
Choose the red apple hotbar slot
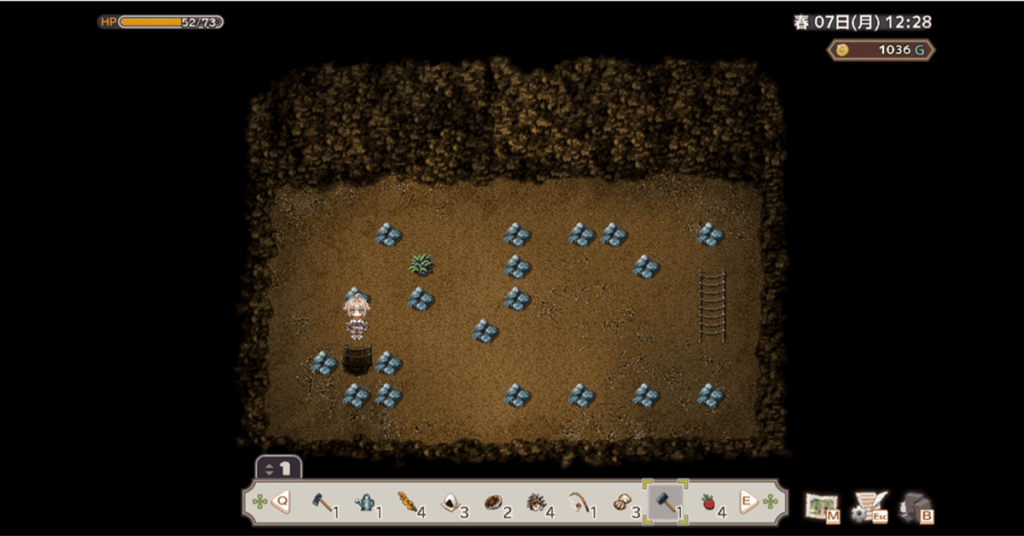(708, 502)
